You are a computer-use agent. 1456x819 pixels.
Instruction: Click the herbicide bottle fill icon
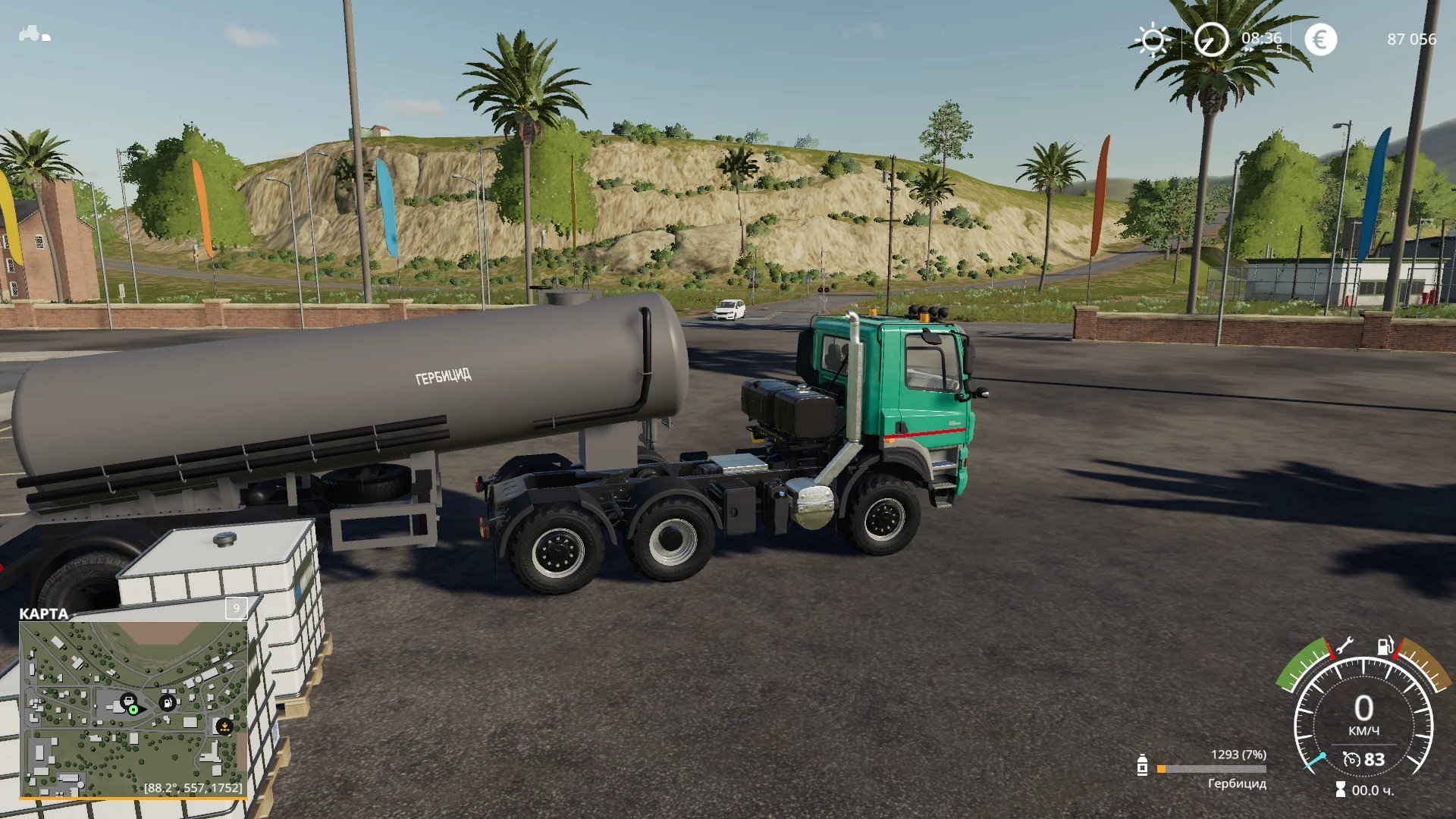click(1142, 766)
